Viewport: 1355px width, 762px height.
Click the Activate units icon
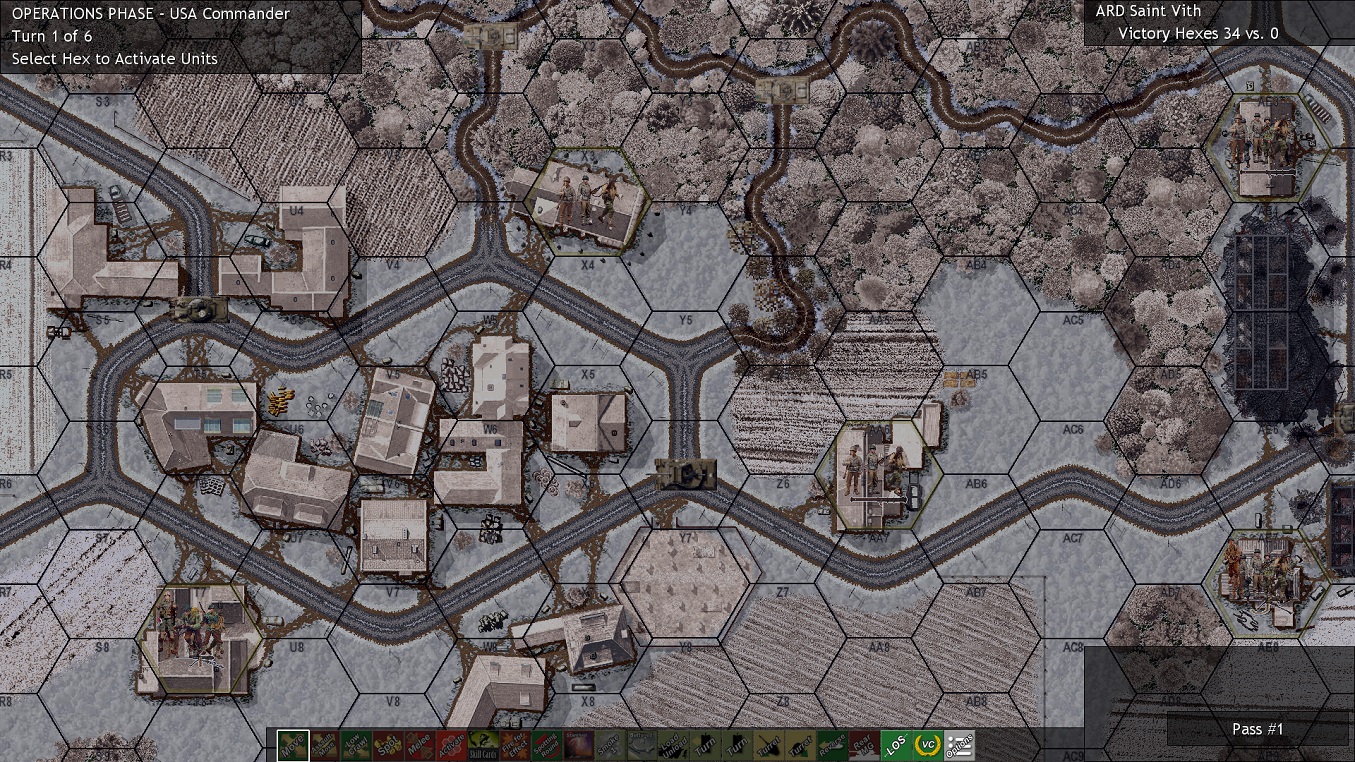click(454, 744)
